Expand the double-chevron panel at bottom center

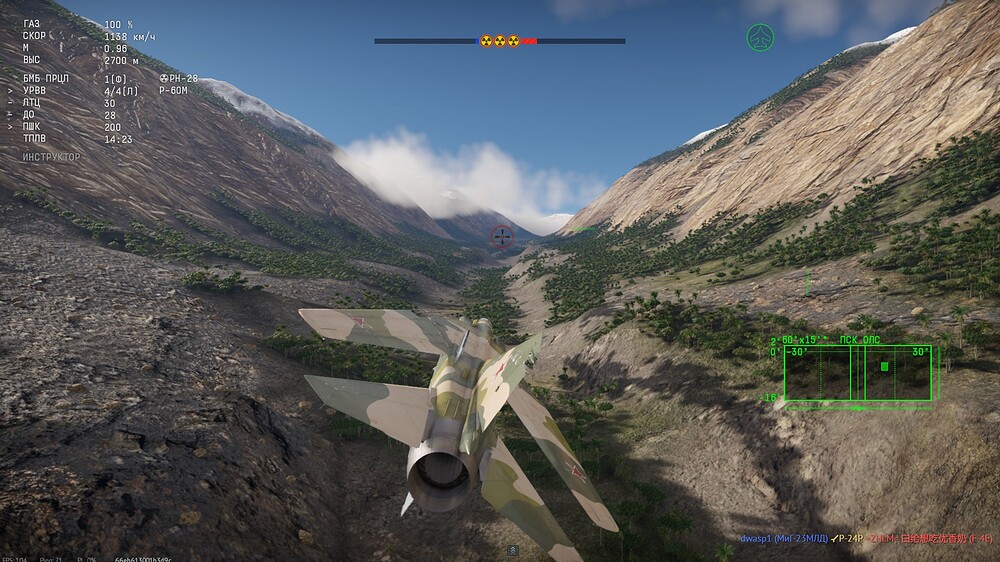pos(513,550)
